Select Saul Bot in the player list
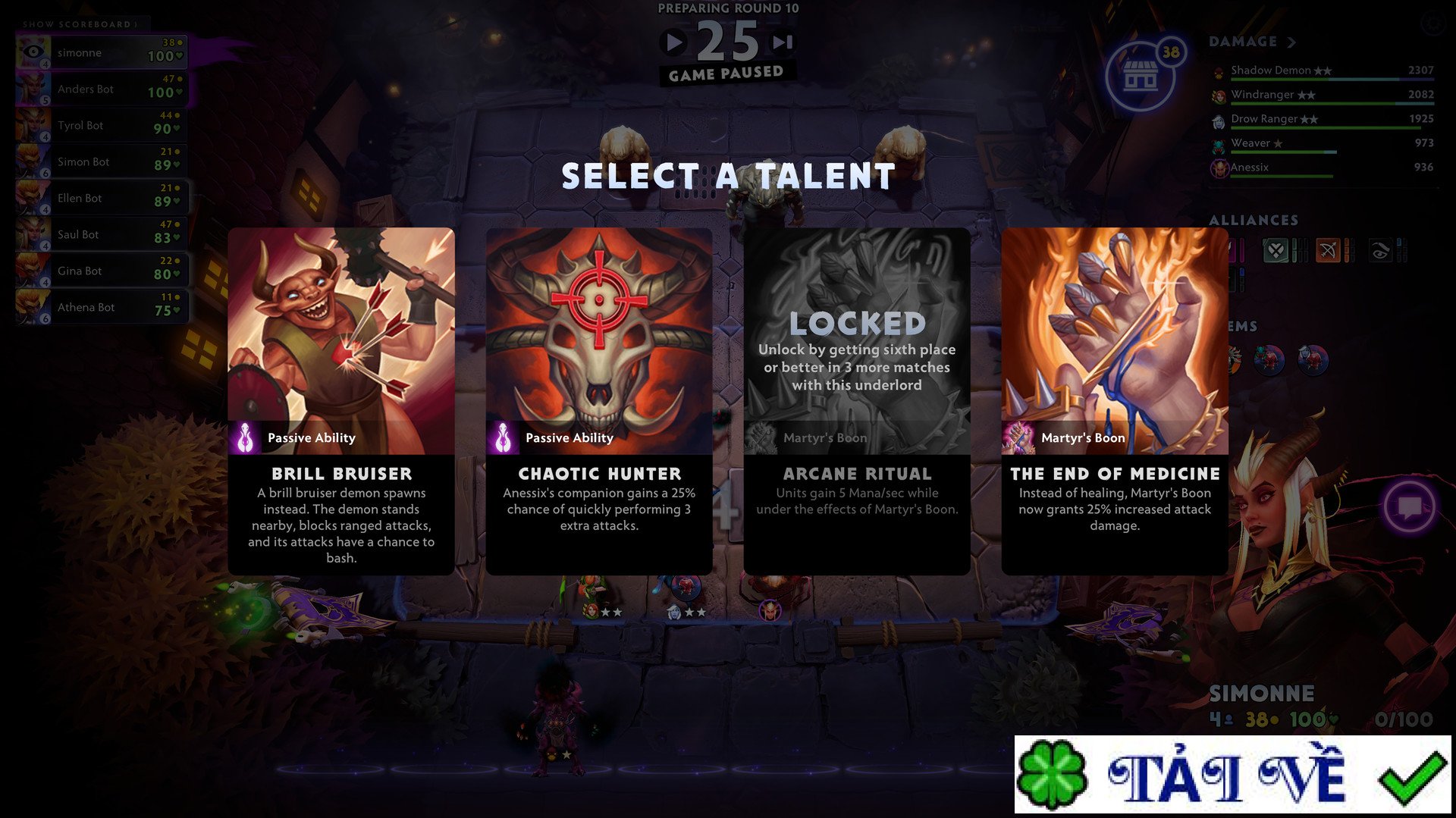This screenshot has width=1456, height=818. [x=101, y=235]
